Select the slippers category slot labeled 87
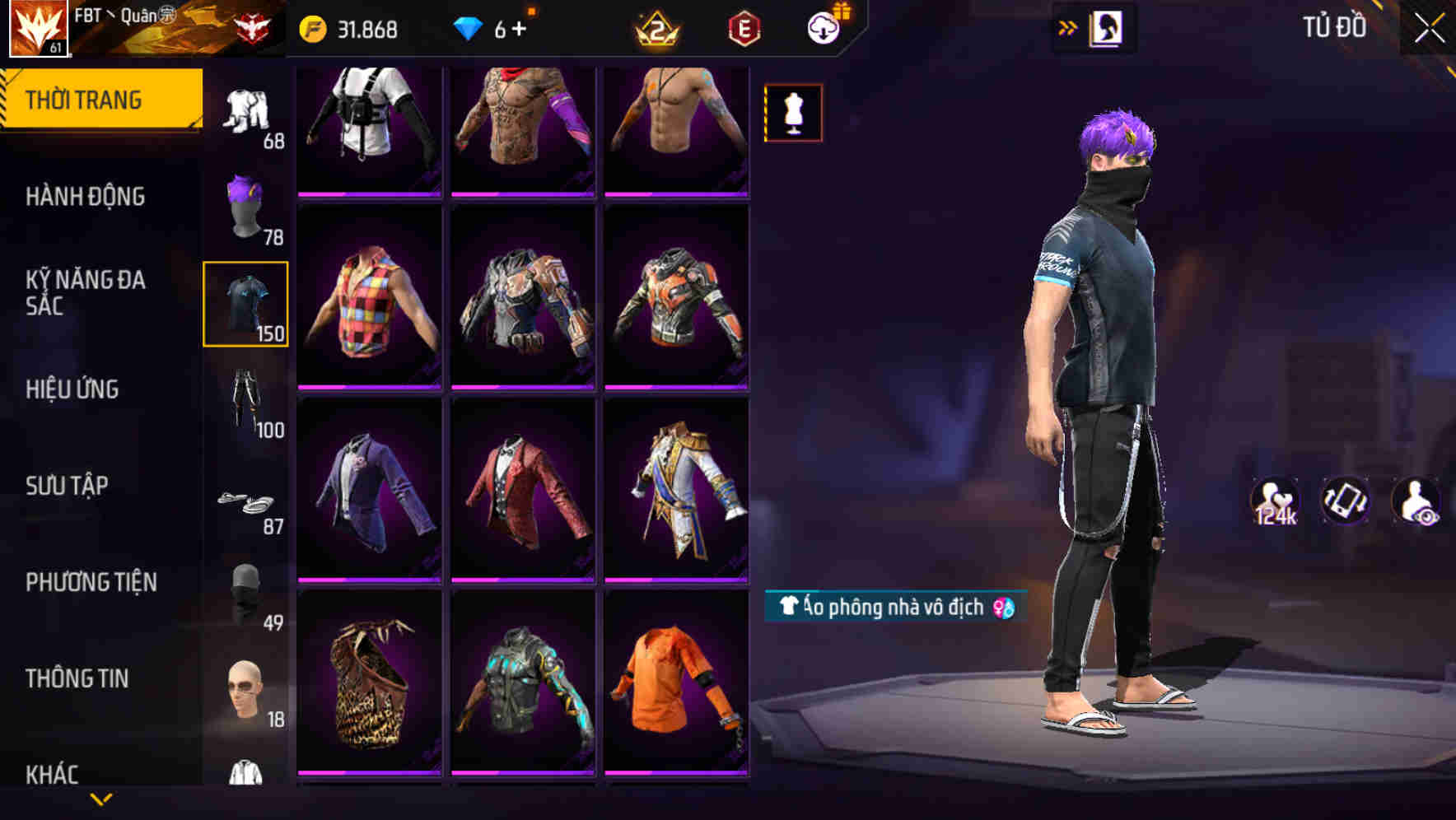The image size is (1456, 820). [x=246, y=502]
